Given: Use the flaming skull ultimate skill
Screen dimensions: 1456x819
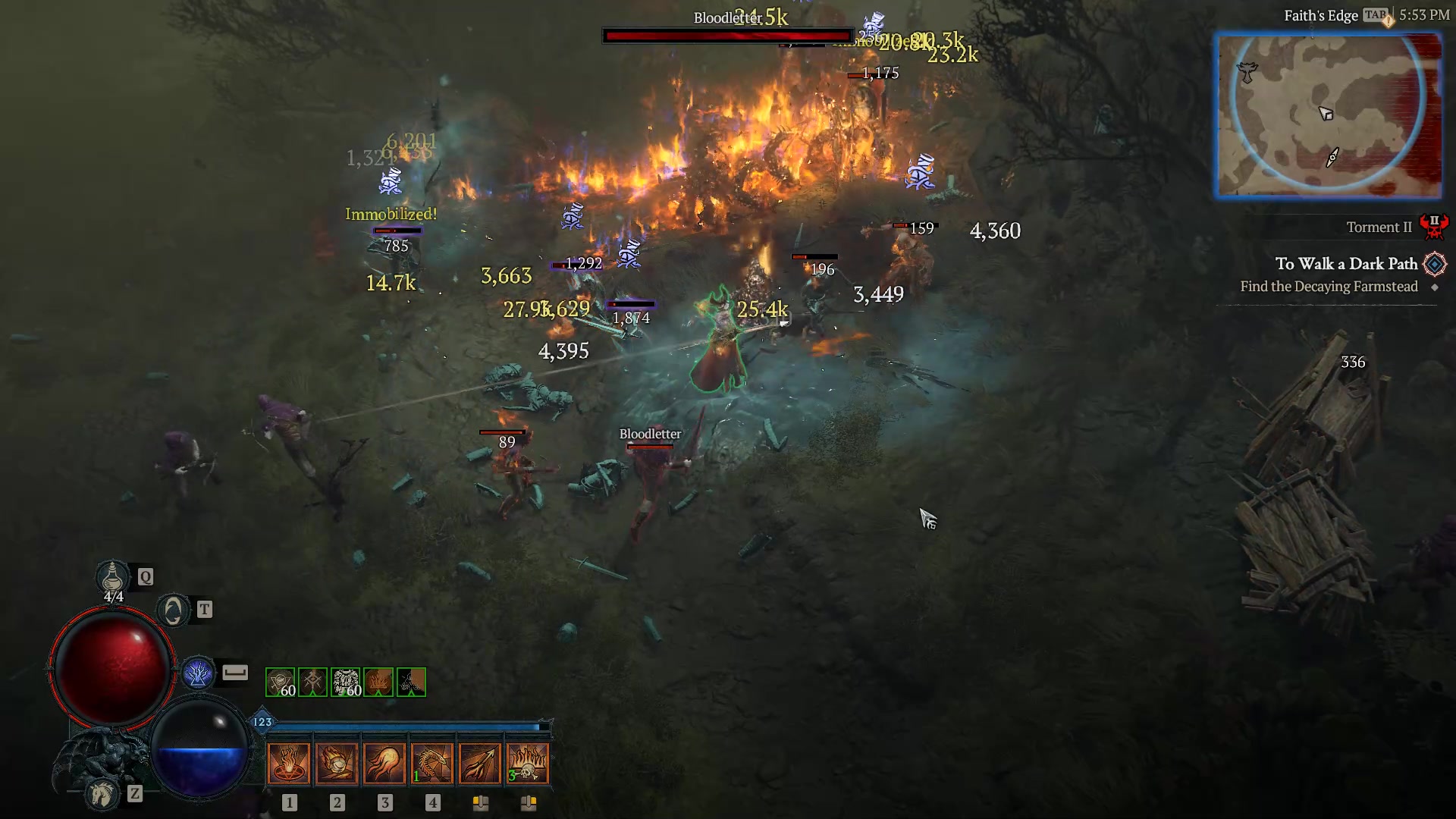Looking at the screenshot, I should (529, 762).
